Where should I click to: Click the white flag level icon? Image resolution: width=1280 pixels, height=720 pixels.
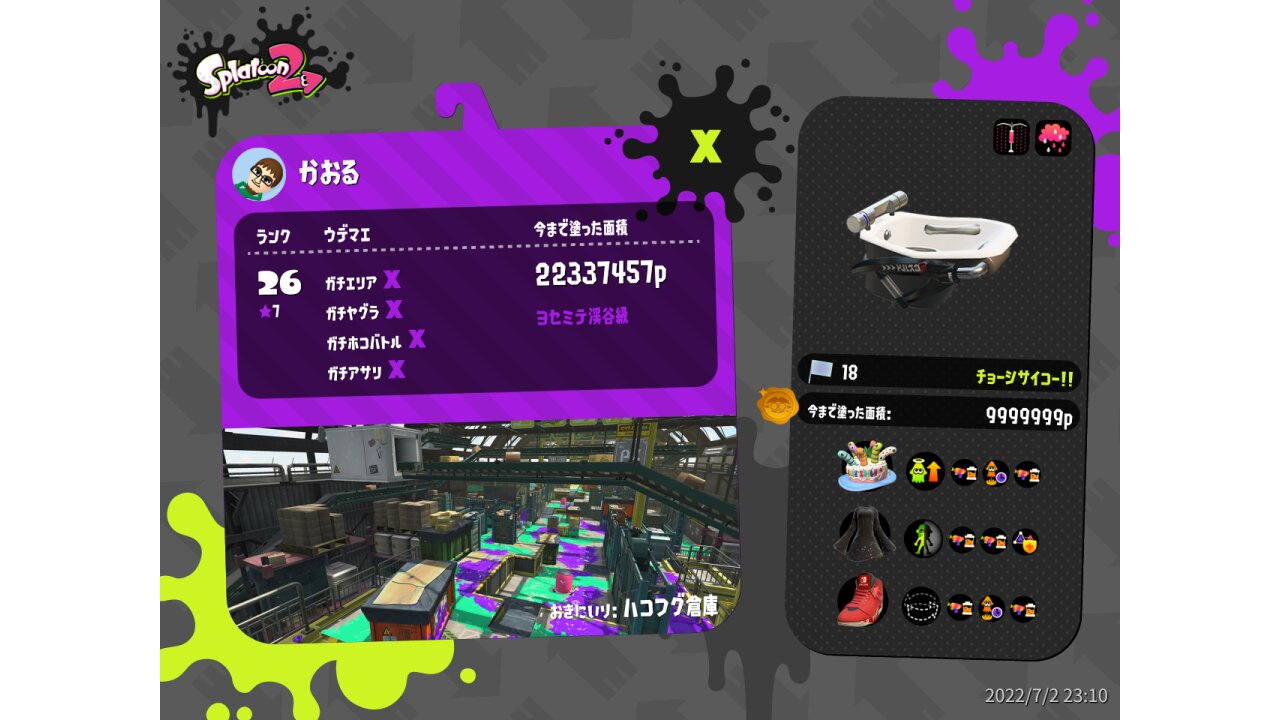pos(820,371)
